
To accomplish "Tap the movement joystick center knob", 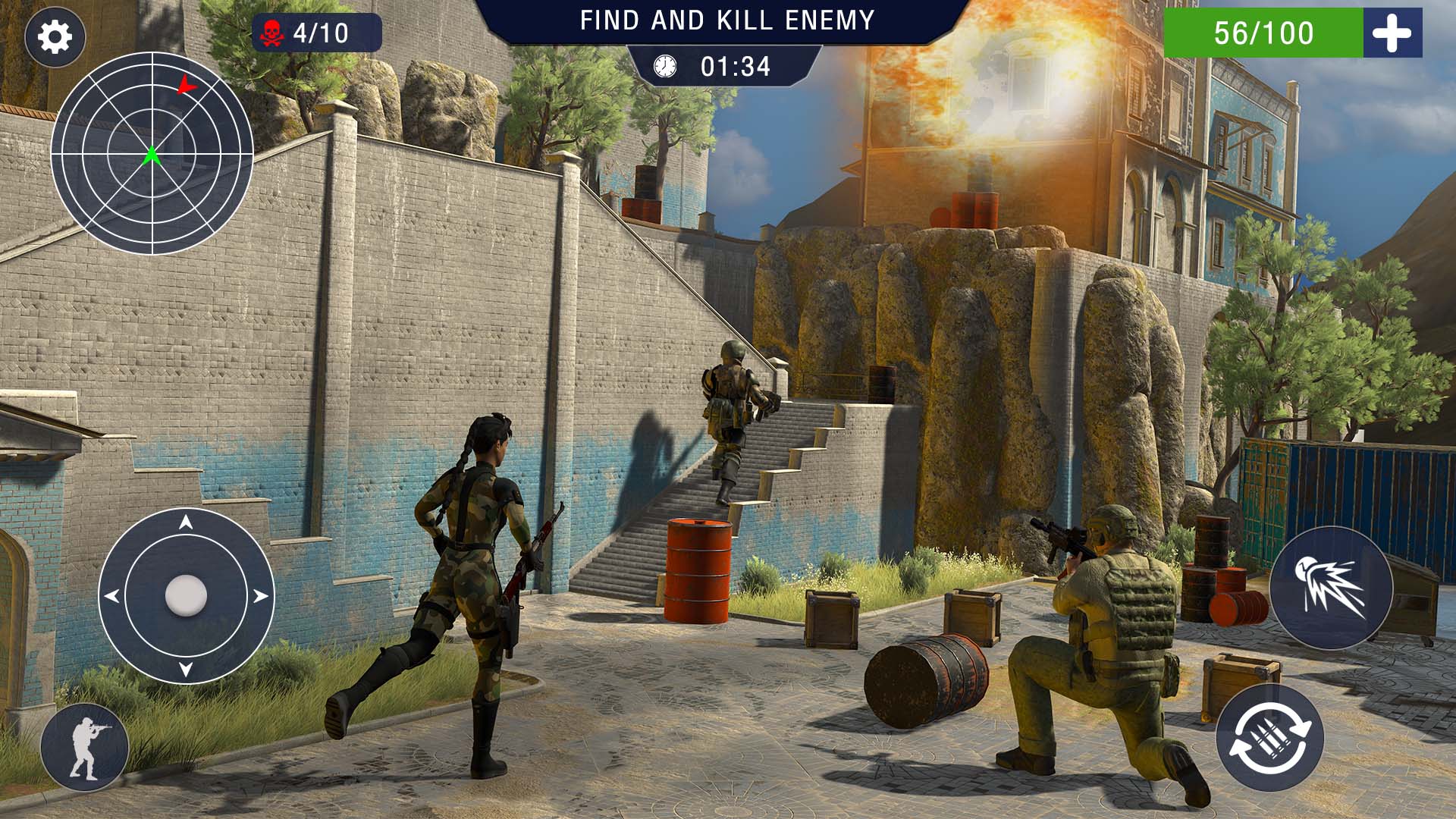I will tap(186, 595).
